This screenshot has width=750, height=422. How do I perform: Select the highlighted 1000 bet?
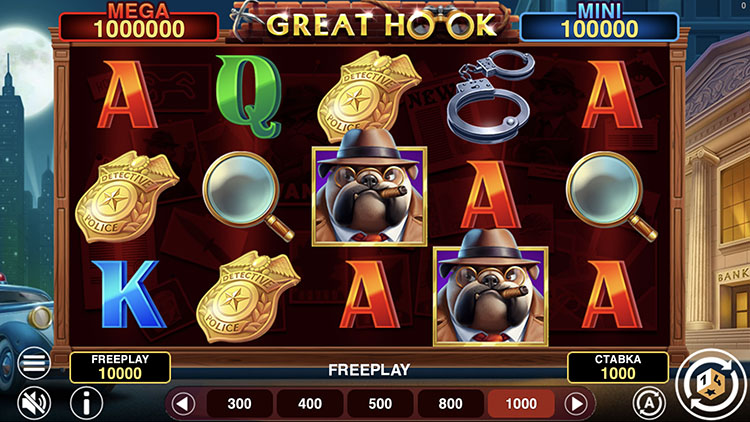pos(520,404)
